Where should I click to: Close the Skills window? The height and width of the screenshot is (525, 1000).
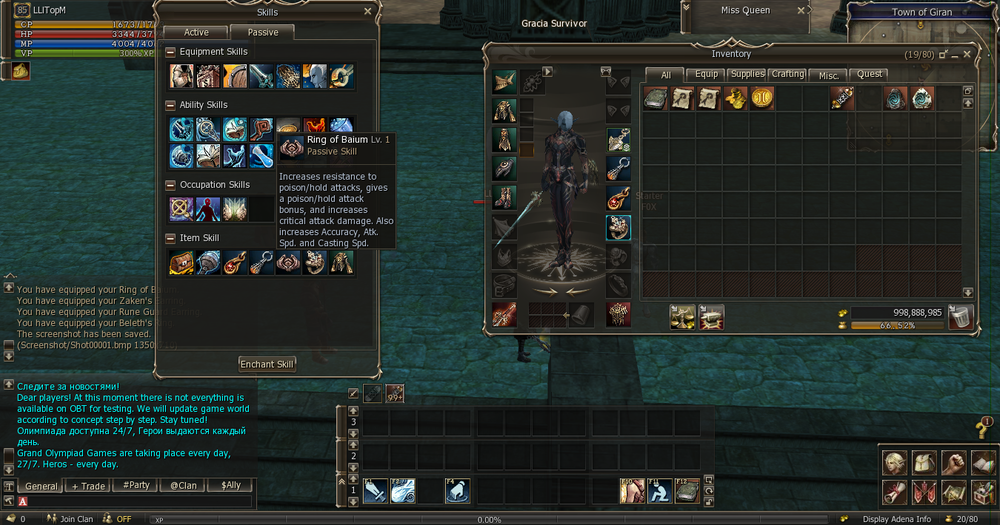(367, 12)
